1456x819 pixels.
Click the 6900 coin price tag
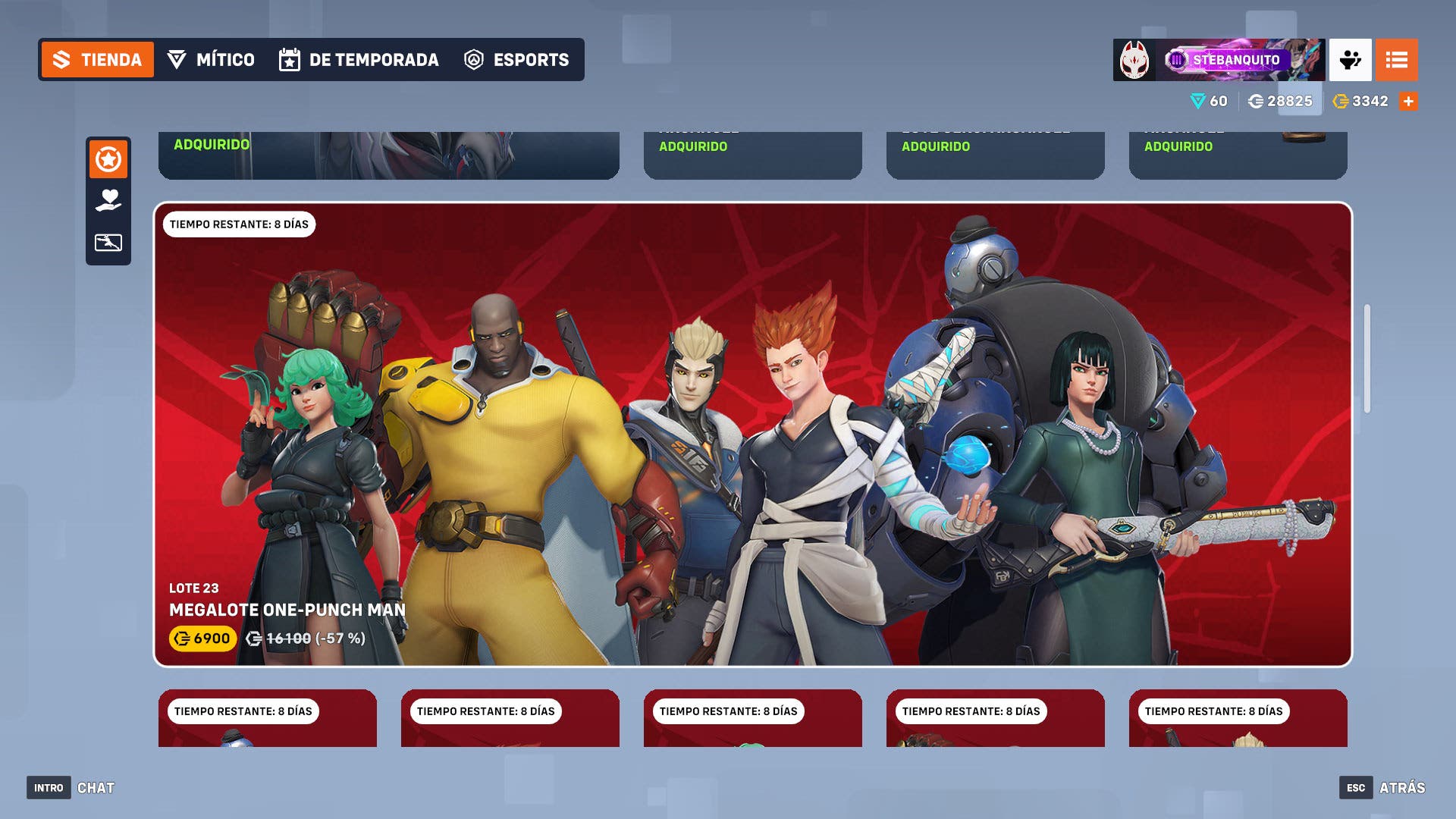tap(202, 639)
